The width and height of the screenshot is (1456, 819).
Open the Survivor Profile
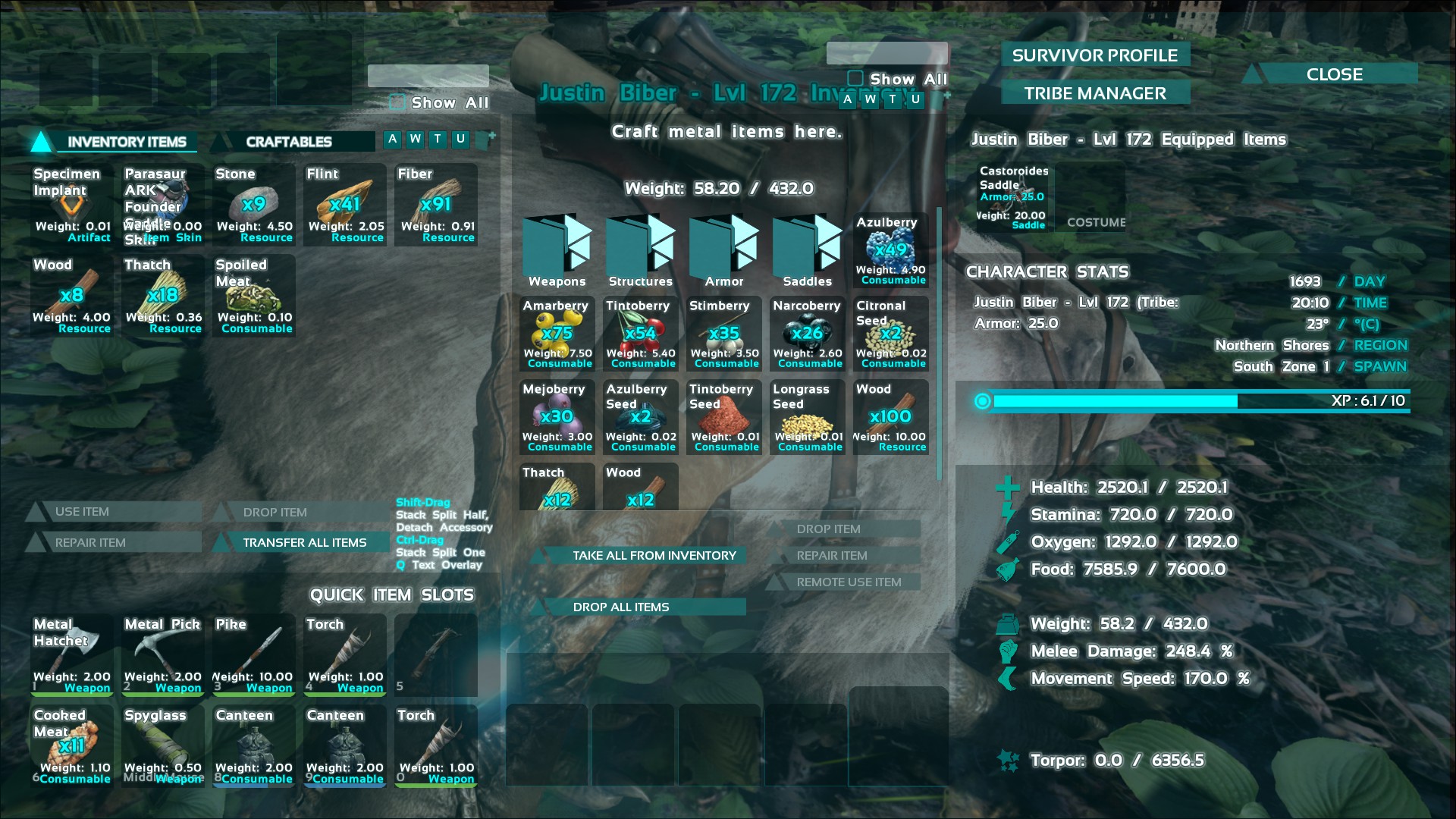(1094, 55)
